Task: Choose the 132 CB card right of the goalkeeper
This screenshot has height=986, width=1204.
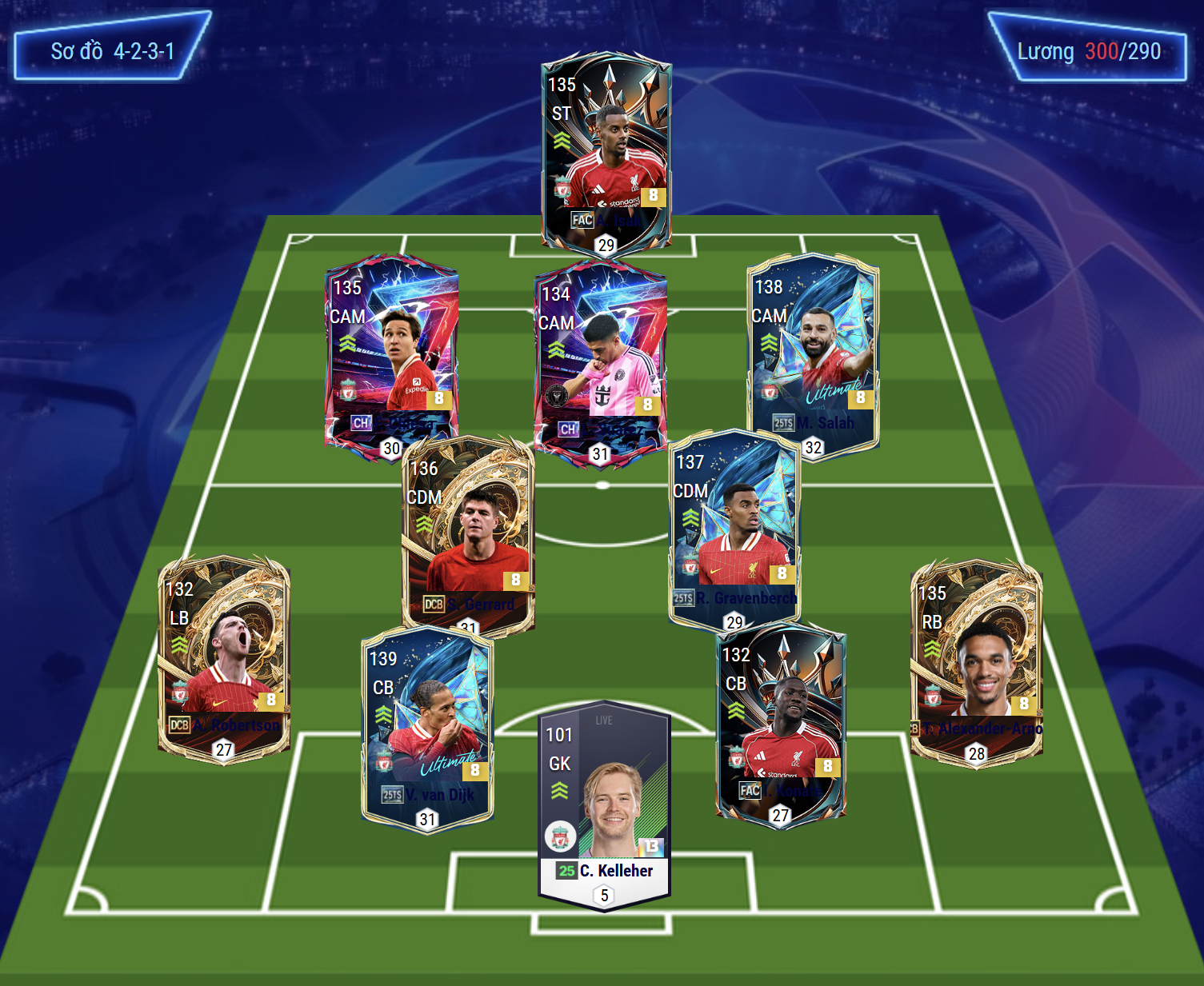Action: click(781, 724)
